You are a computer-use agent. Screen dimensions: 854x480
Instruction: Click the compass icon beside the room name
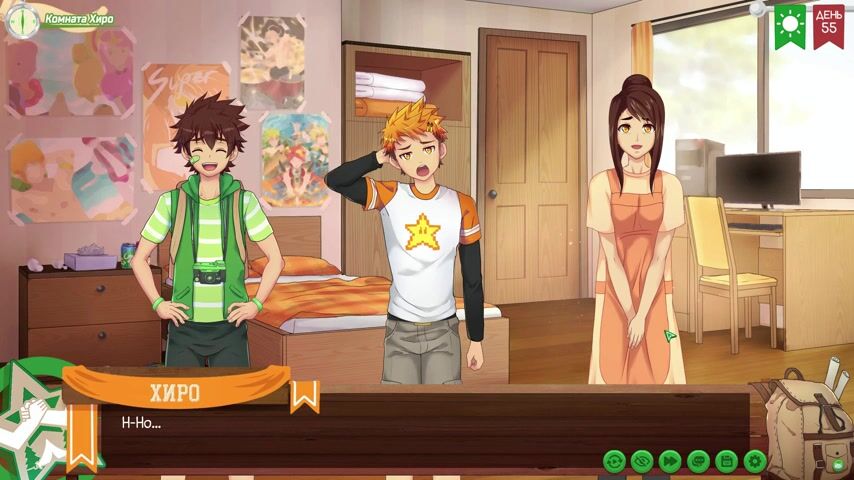click(20, 20)
